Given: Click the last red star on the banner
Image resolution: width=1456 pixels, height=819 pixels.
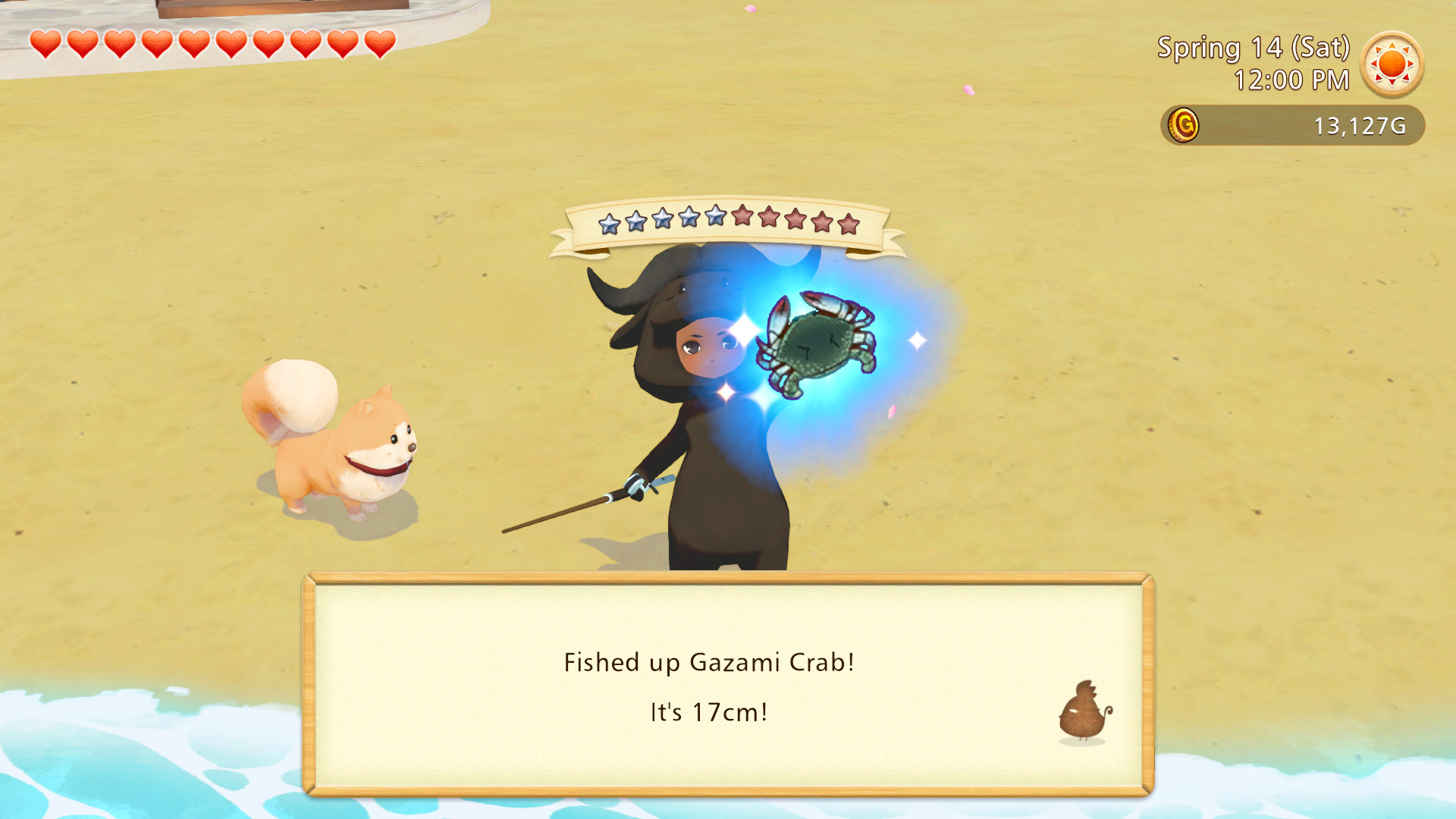Looking at the screenshot, I should tap(847, 224).
